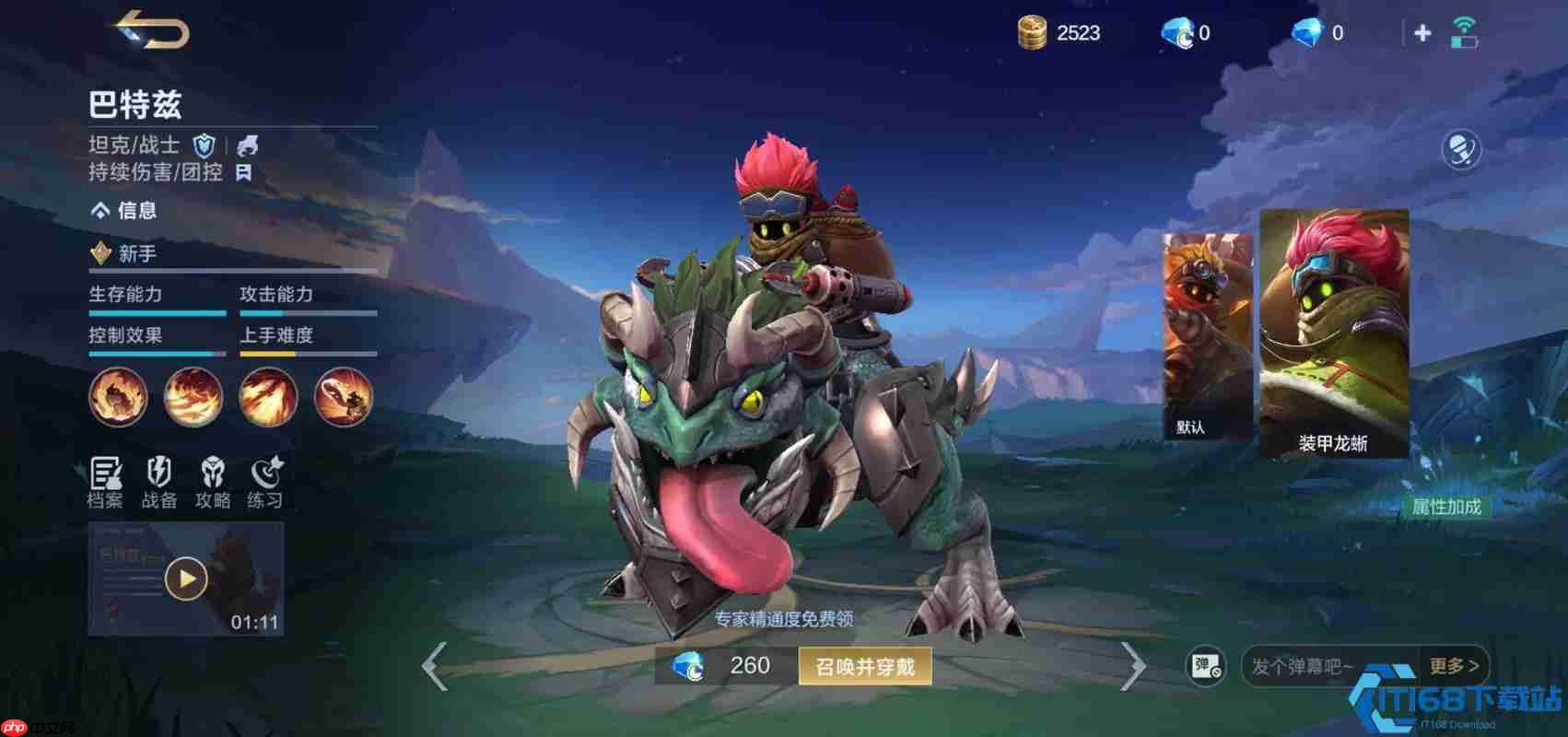This screenshot has width=1568, height=737.
Task: Open the 攻略 strategy guide
Action: [x=214, y=482]
